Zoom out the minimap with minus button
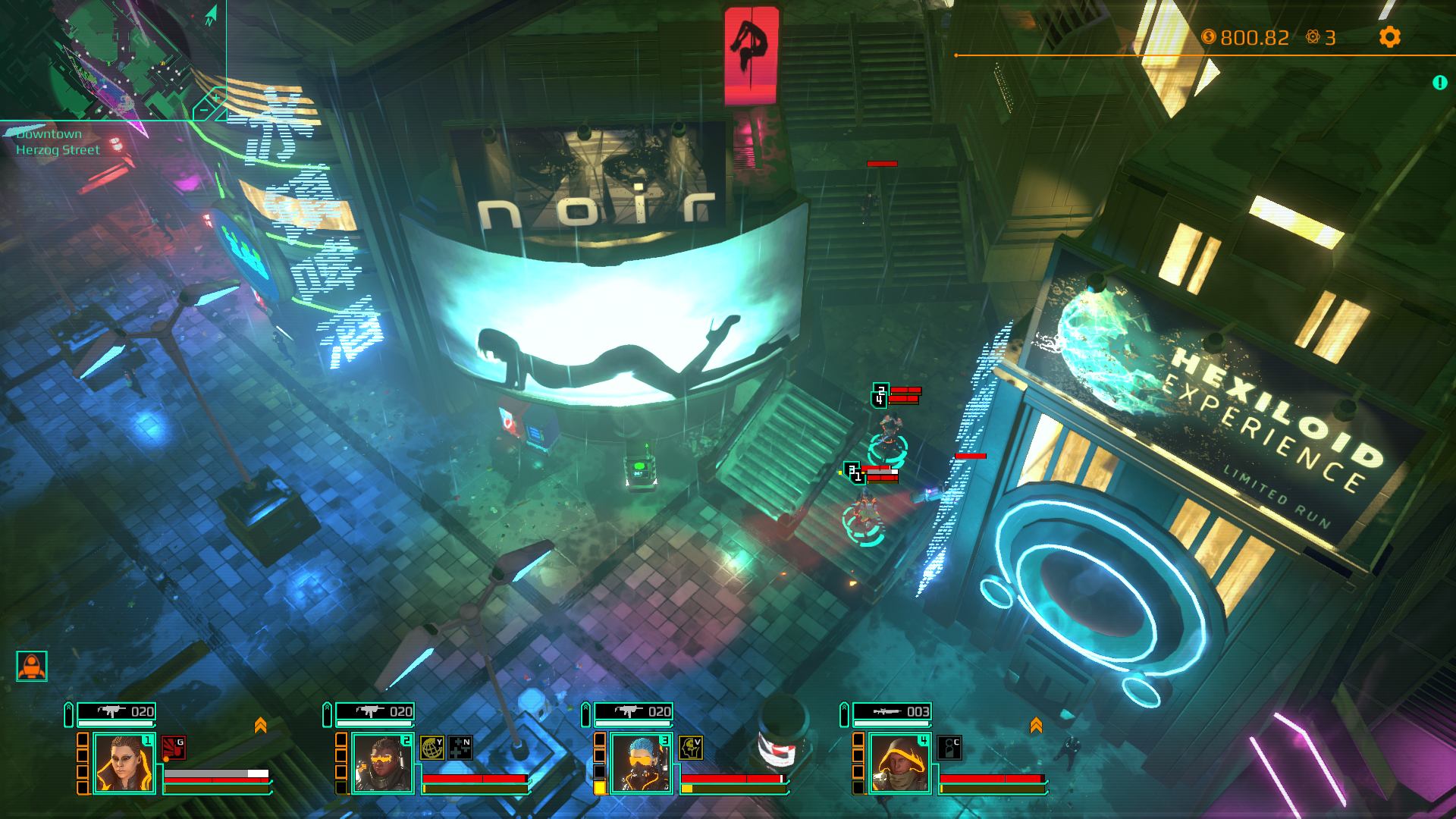 pos(202,111)
